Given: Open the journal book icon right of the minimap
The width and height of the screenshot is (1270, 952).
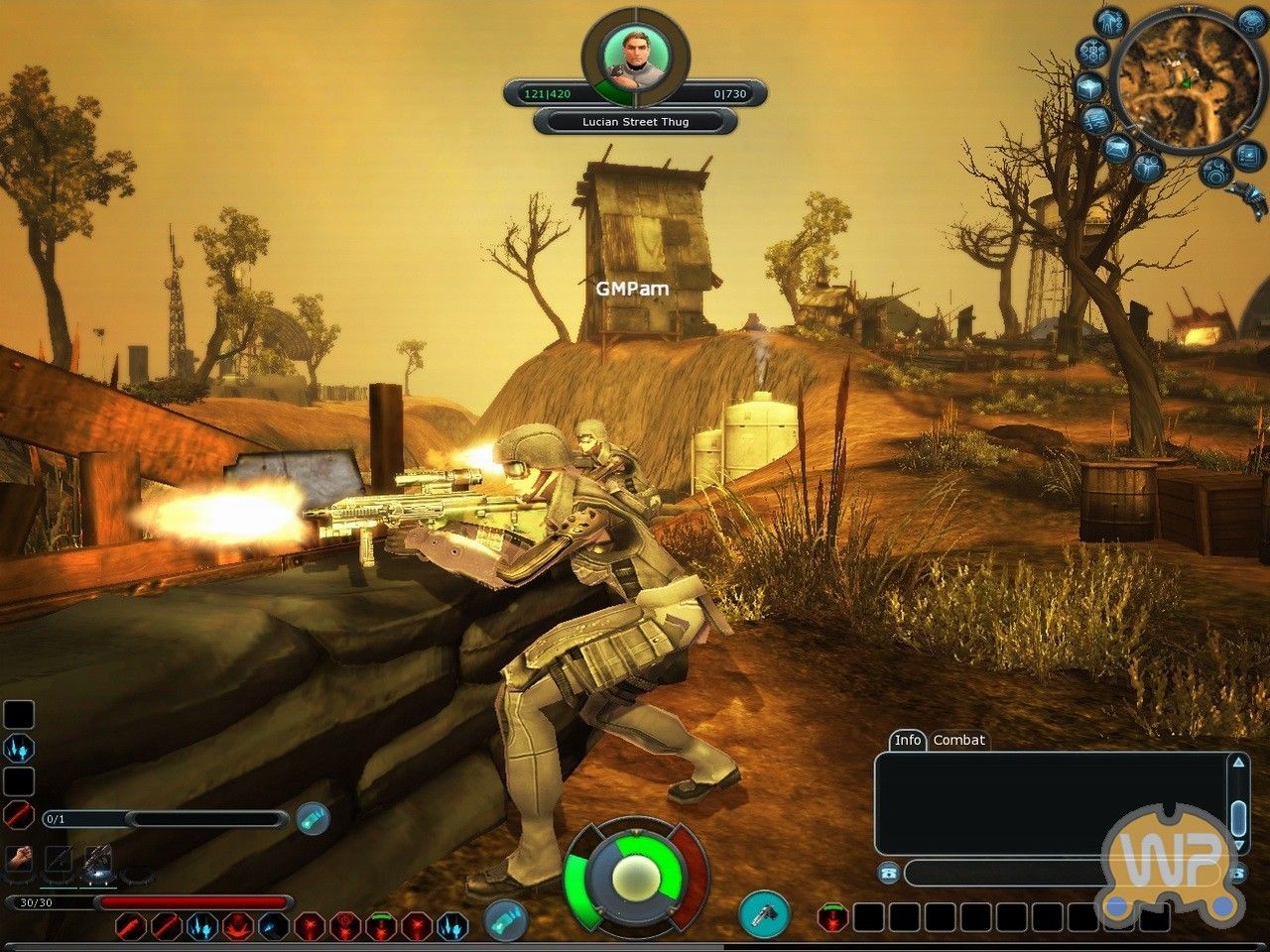Looking at the screenshot, I should pos(1247,154).
